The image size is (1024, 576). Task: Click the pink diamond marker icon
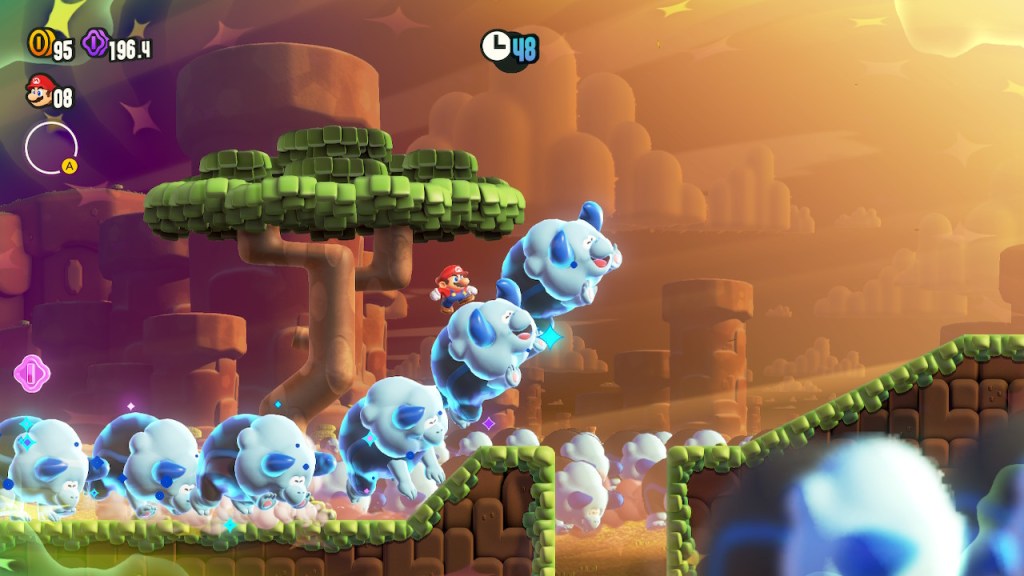(x=31, y=373)
